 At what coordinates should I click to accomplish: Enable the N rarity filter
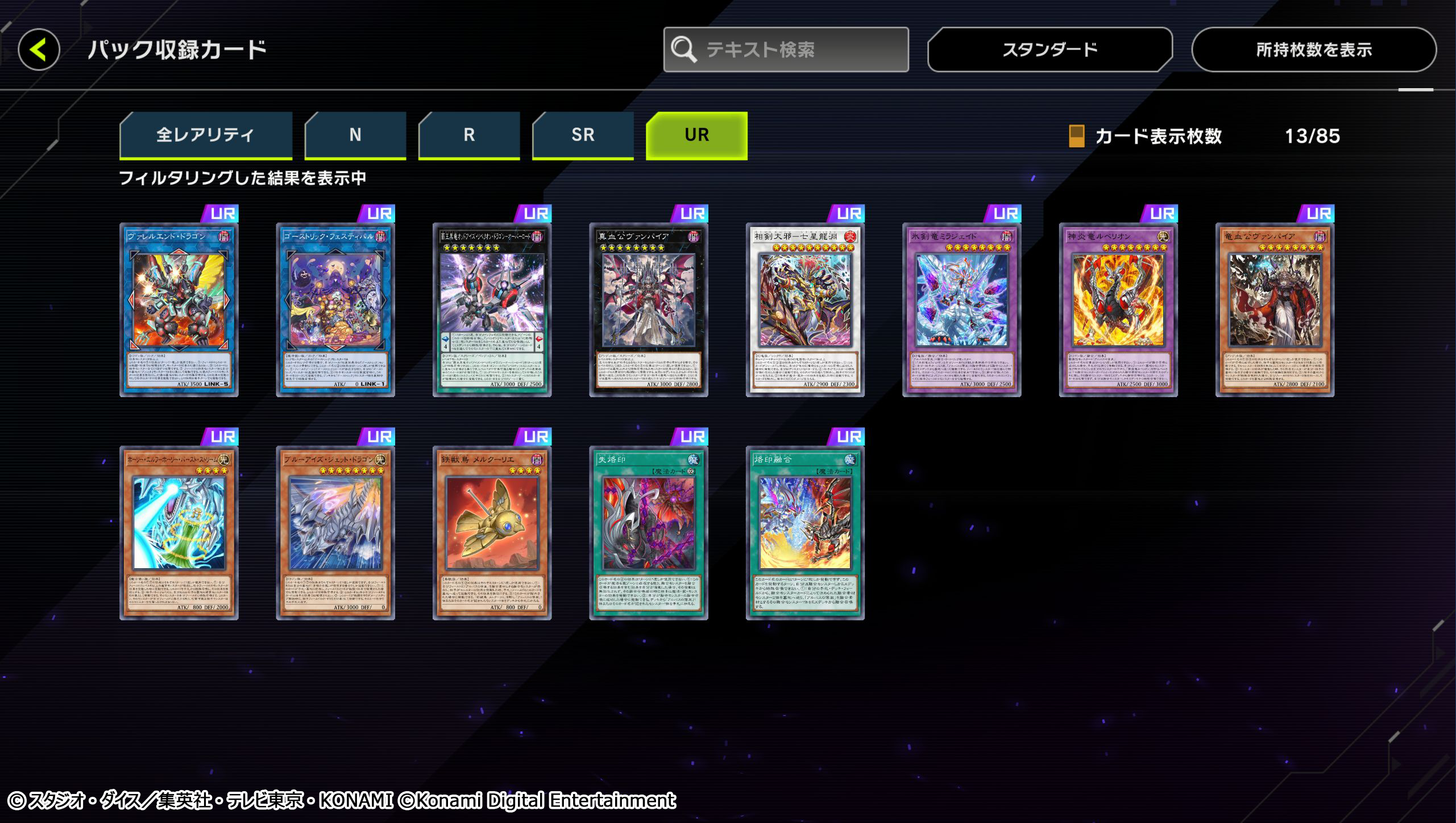pos(355,135)
